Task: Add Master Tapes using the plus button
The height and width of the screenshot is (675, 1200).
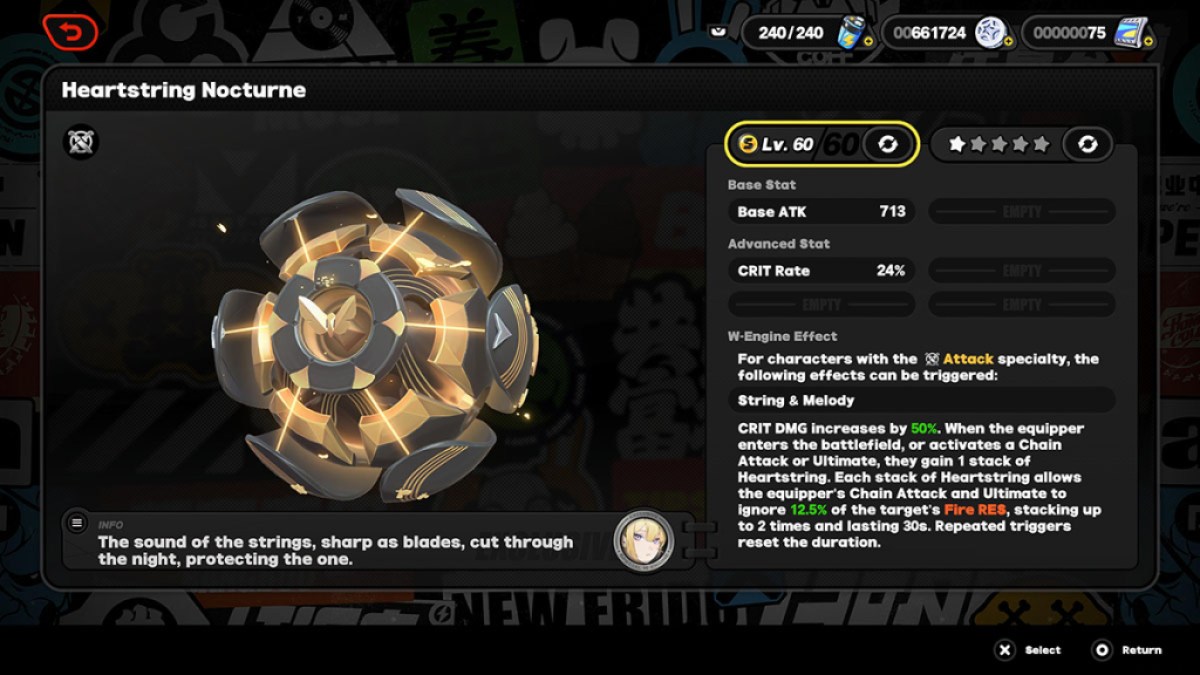Action: click(x=1148, y=42)
